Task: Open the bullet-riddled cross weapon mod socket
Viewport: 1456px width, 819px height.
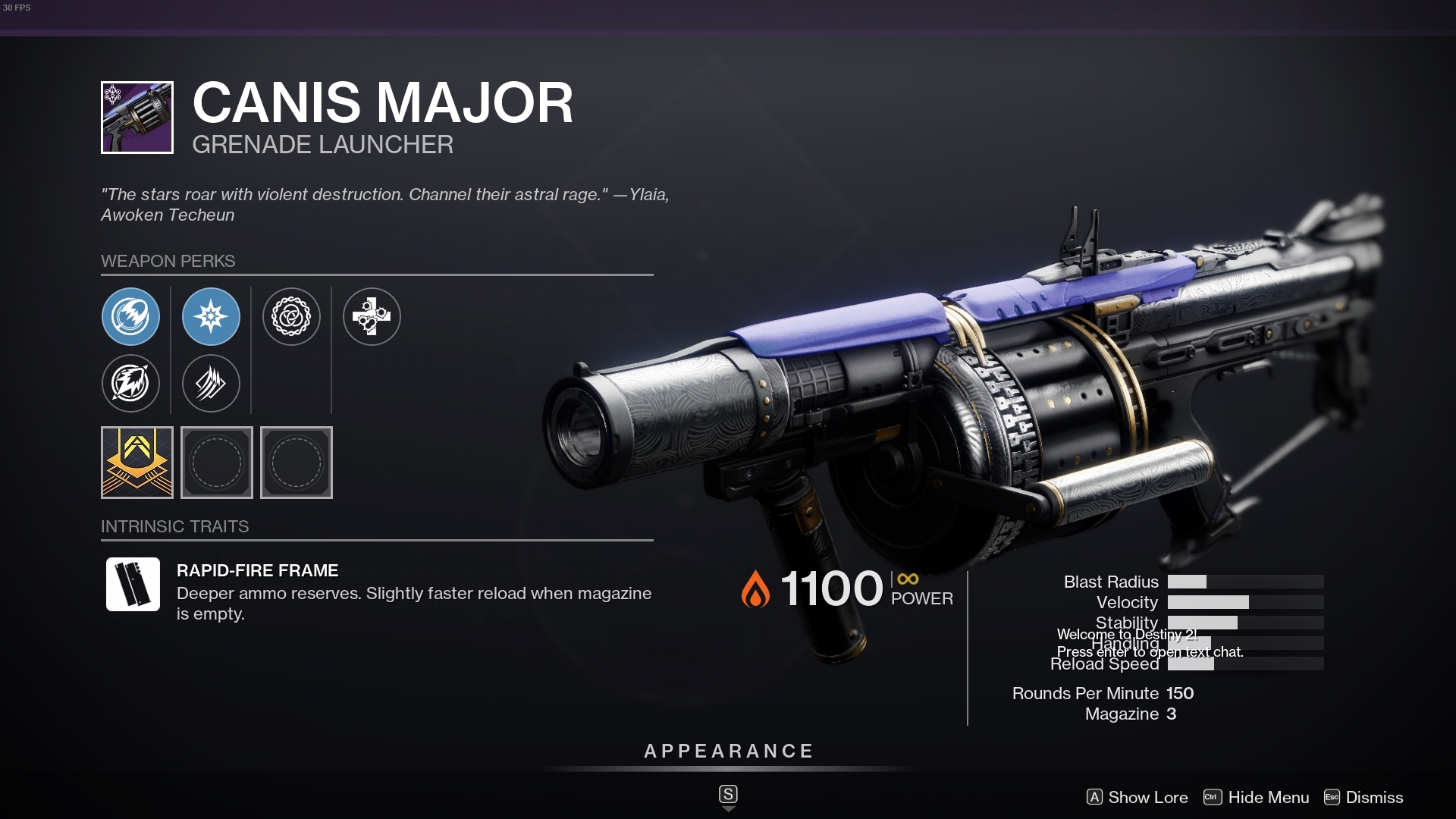Action: point(372,317)
